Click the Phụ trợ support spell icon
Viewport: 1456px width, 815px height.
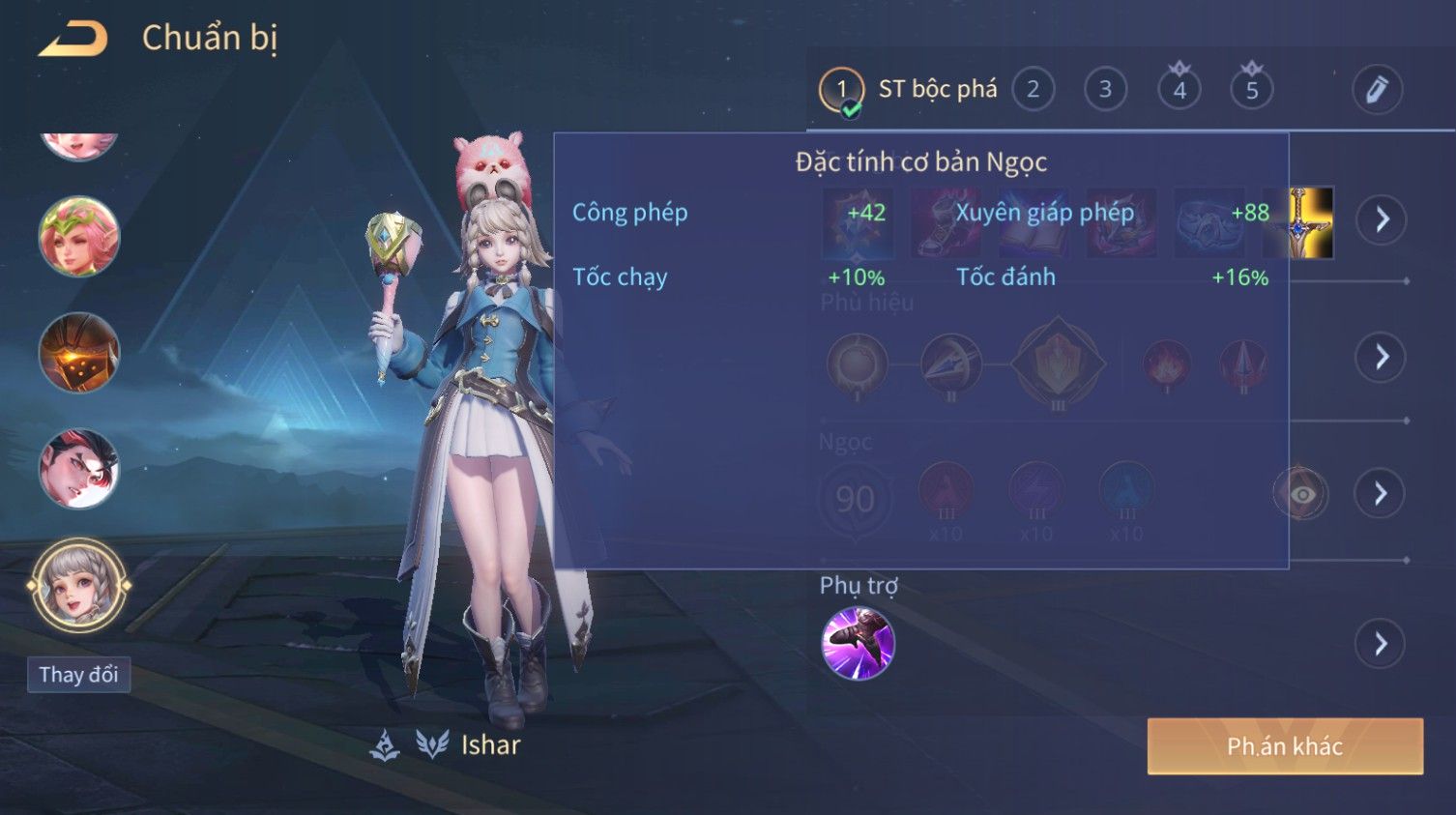[x=858, y=644]
